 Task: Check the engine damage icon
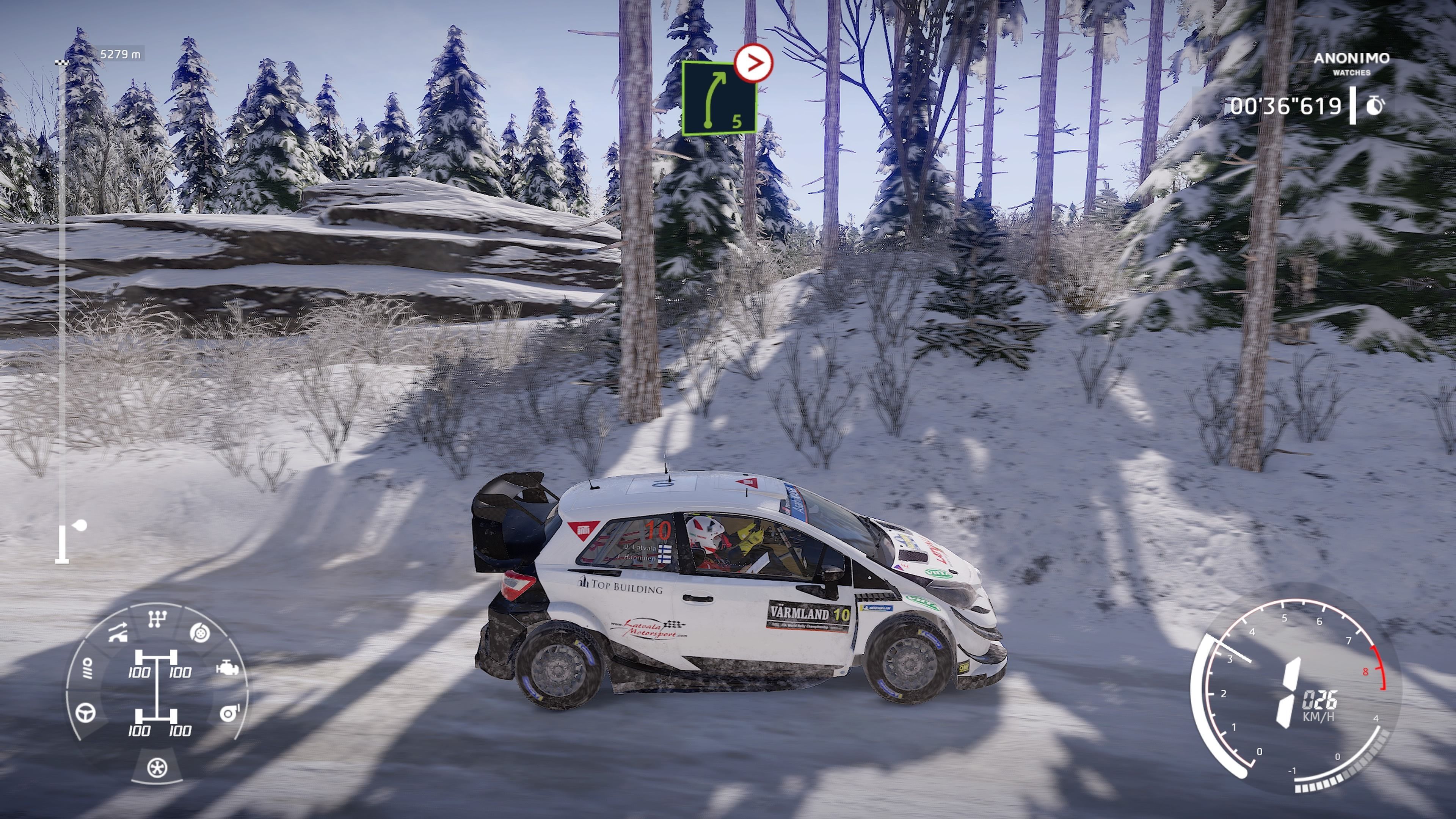click(x=227, y=668)
